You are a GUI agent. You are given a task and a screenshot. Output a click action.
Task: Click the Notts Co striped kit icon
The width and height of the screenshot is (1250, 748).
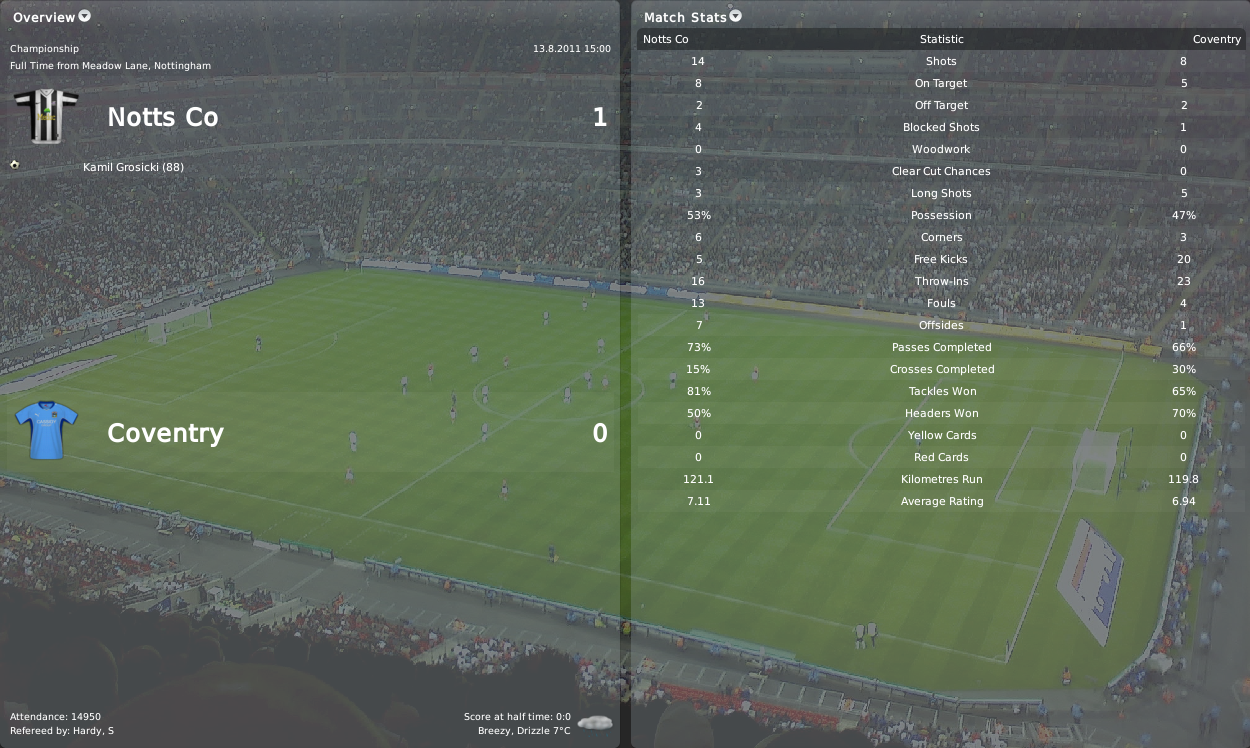(x=46, y=116)
